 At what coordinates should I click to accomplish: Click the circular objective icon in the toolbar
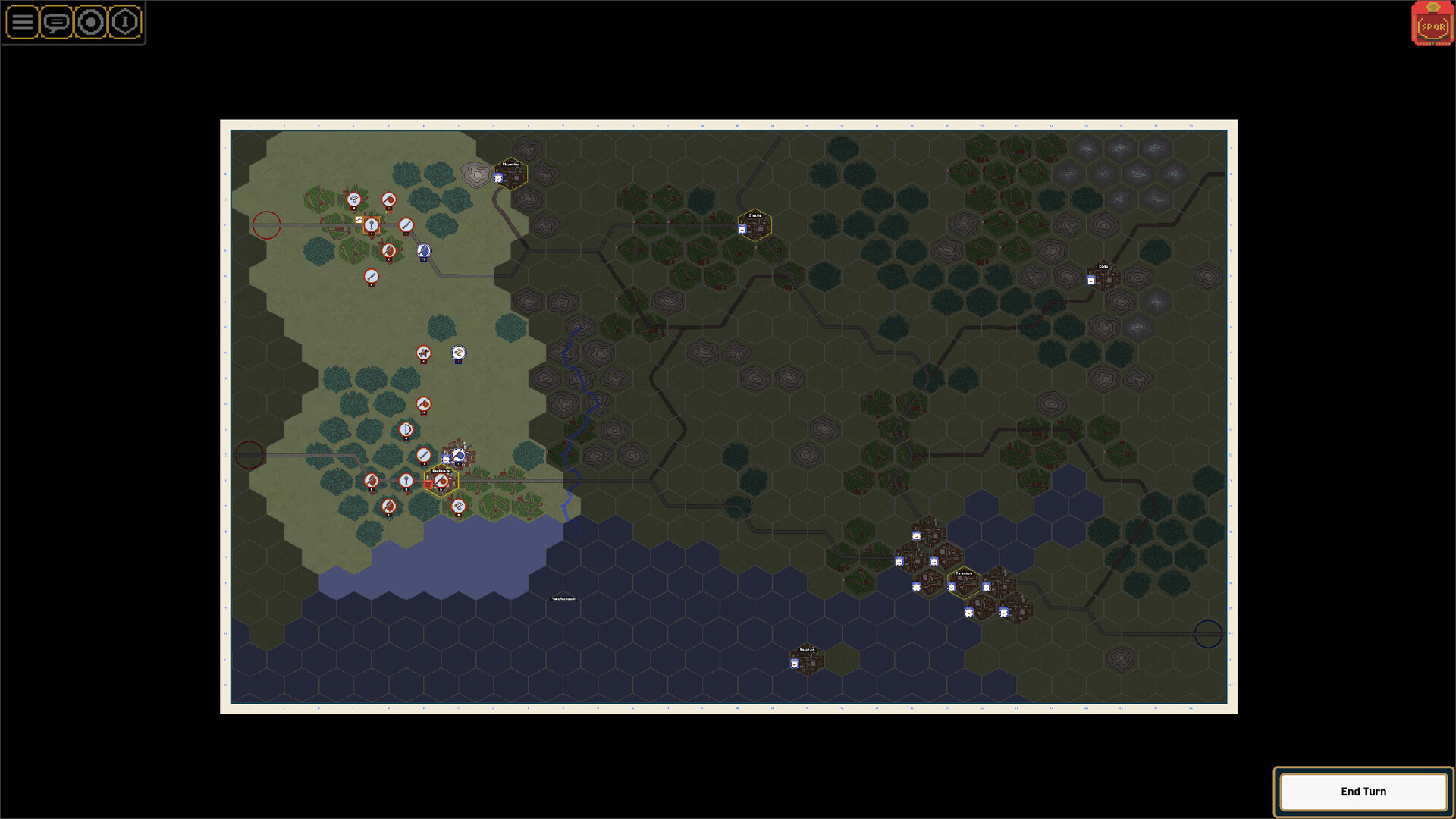(x=90, y=22)
